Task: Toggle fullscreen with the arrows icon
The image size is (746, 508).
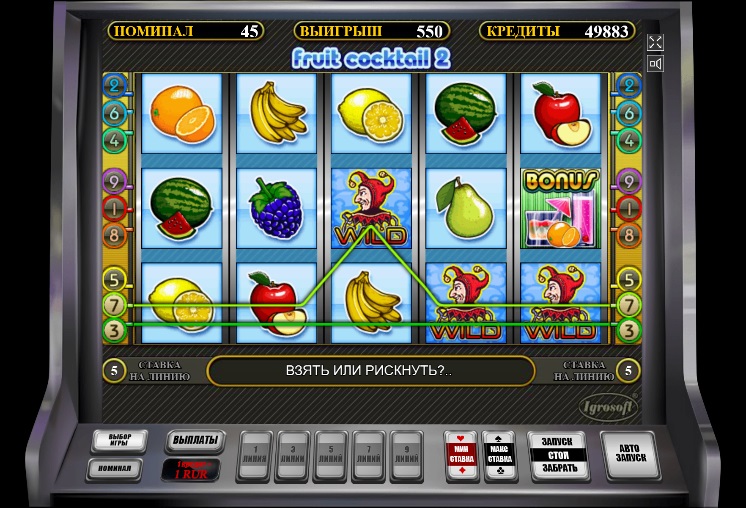Action: coord(655,42)
